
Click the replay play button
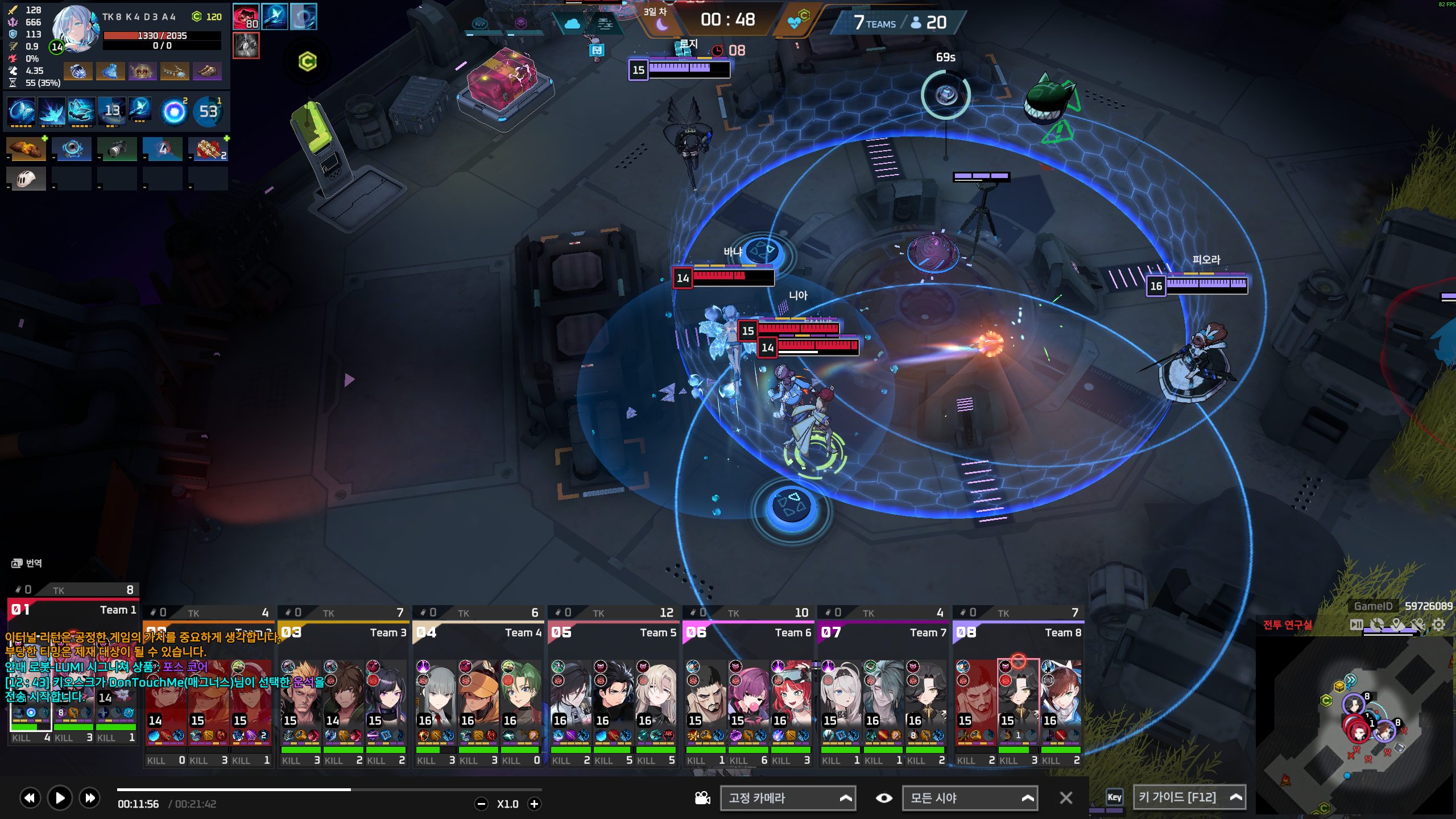pos(60,798)
